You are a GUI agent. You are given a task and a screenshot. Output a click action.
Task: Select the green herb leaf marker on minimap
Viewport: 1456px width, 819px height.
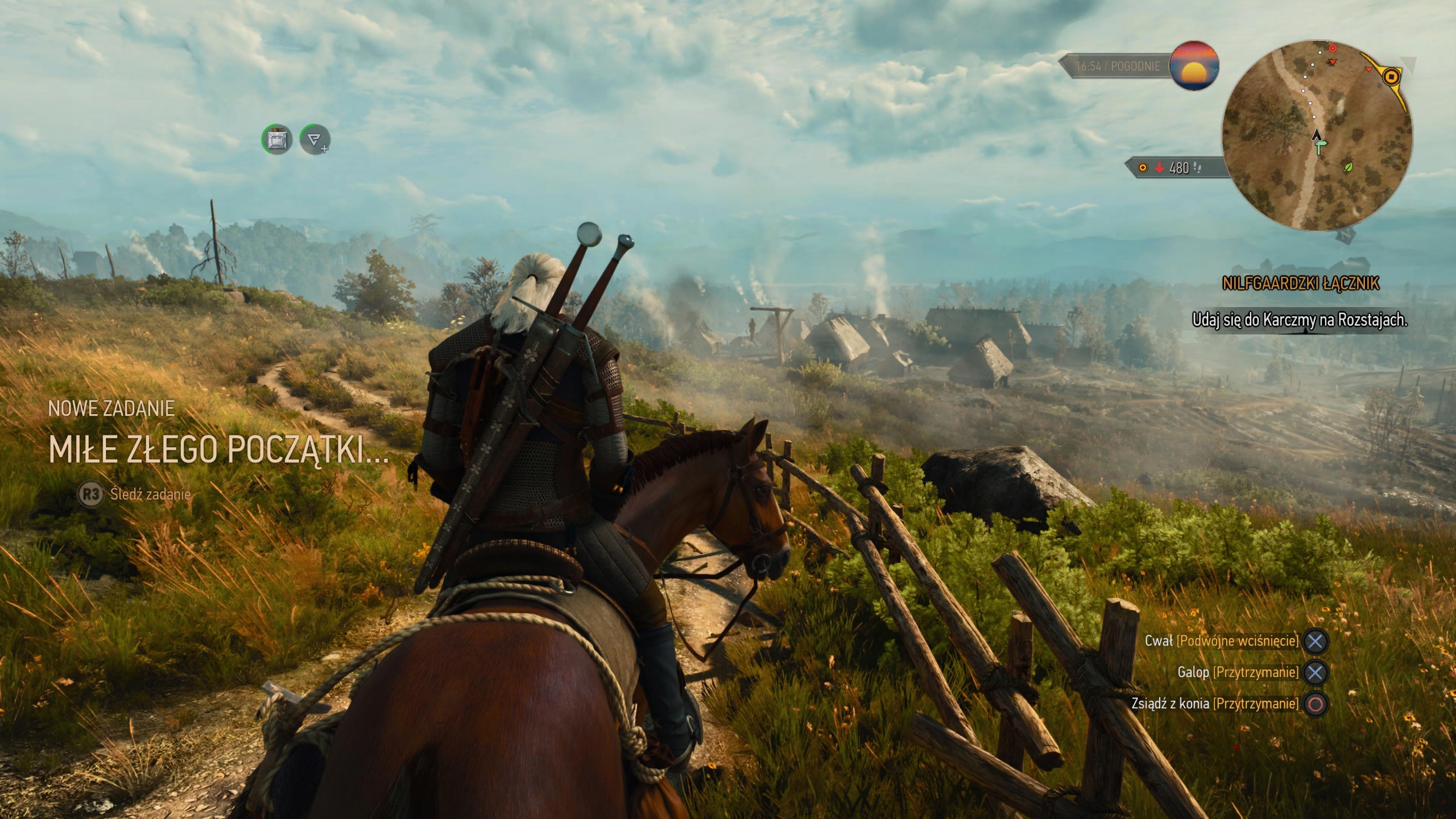(1347, 167)
